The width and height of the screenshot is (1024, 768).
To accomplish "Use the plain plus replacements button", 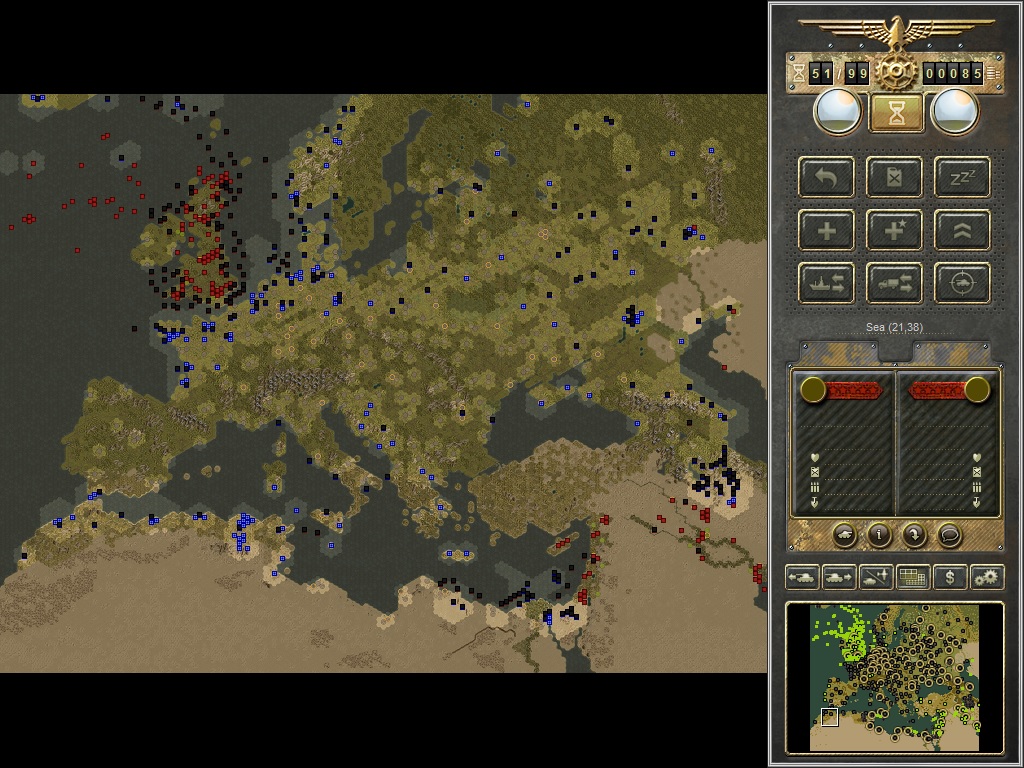I will pyautogui.click(x=827, y=231).
